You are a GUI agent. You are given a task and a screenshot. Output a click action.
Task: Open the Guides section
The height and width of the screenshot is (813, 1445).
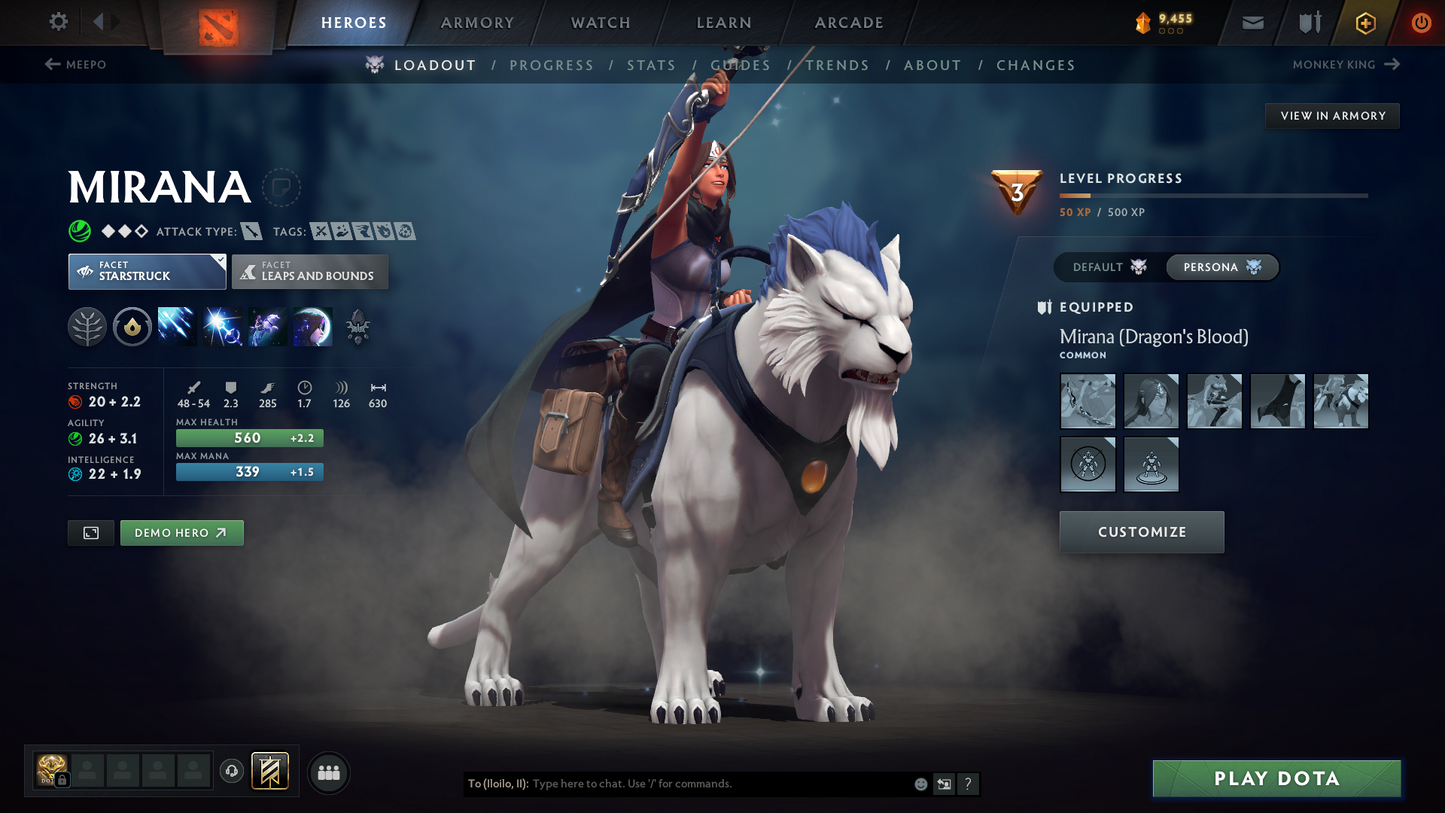pyautogui.click(x=740, y=65)
